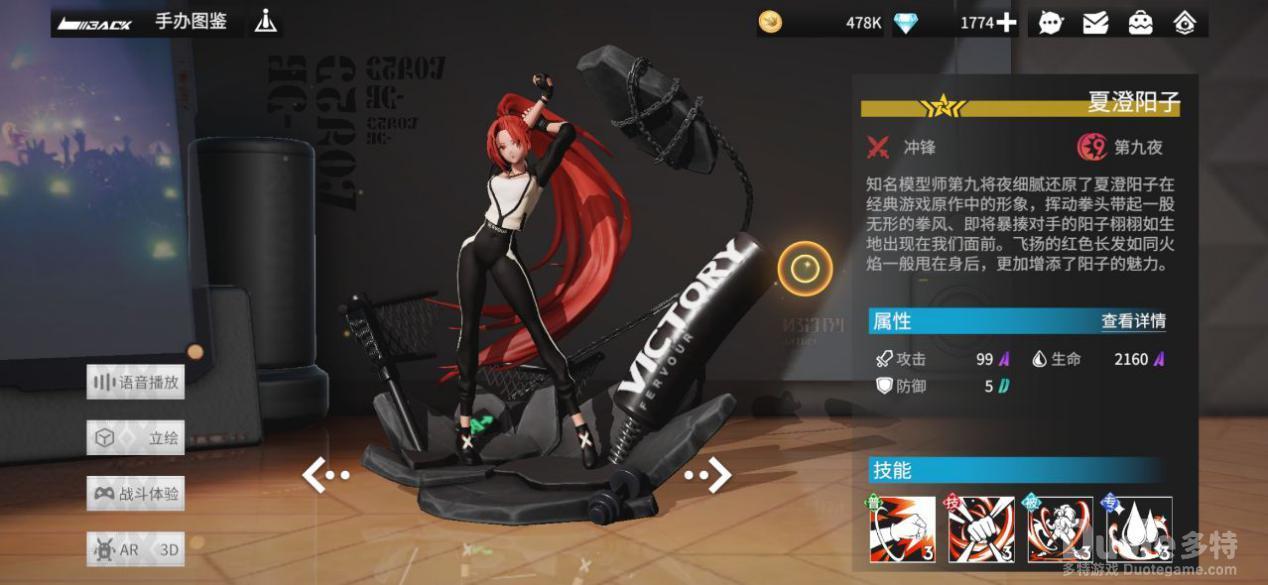This screenshot has width=1268, height=585.
Task: Select the exclusive white flame skill icon
Action: (x=1138, y=529)
